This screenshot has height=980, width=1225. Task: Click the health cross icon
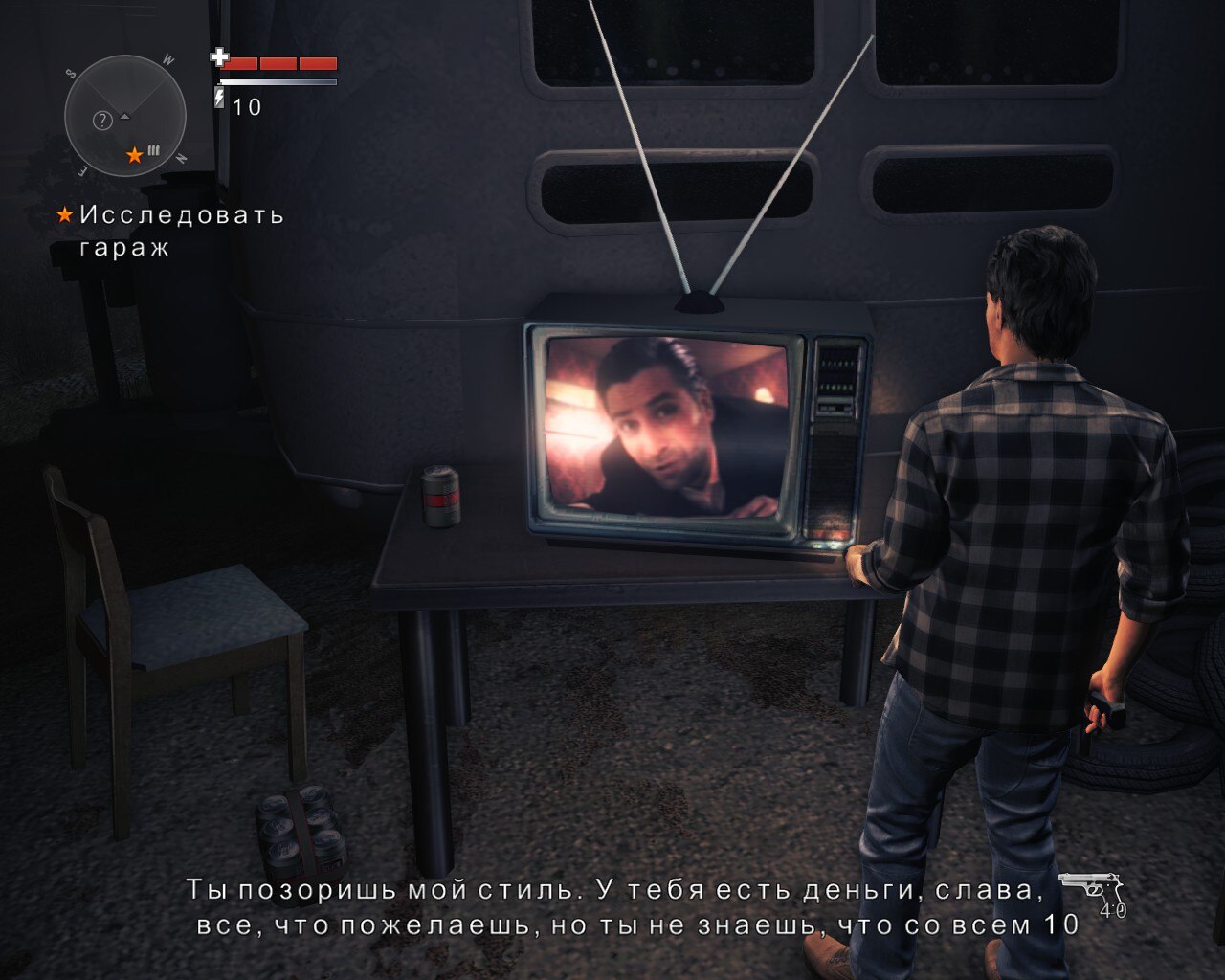point(220,59)
